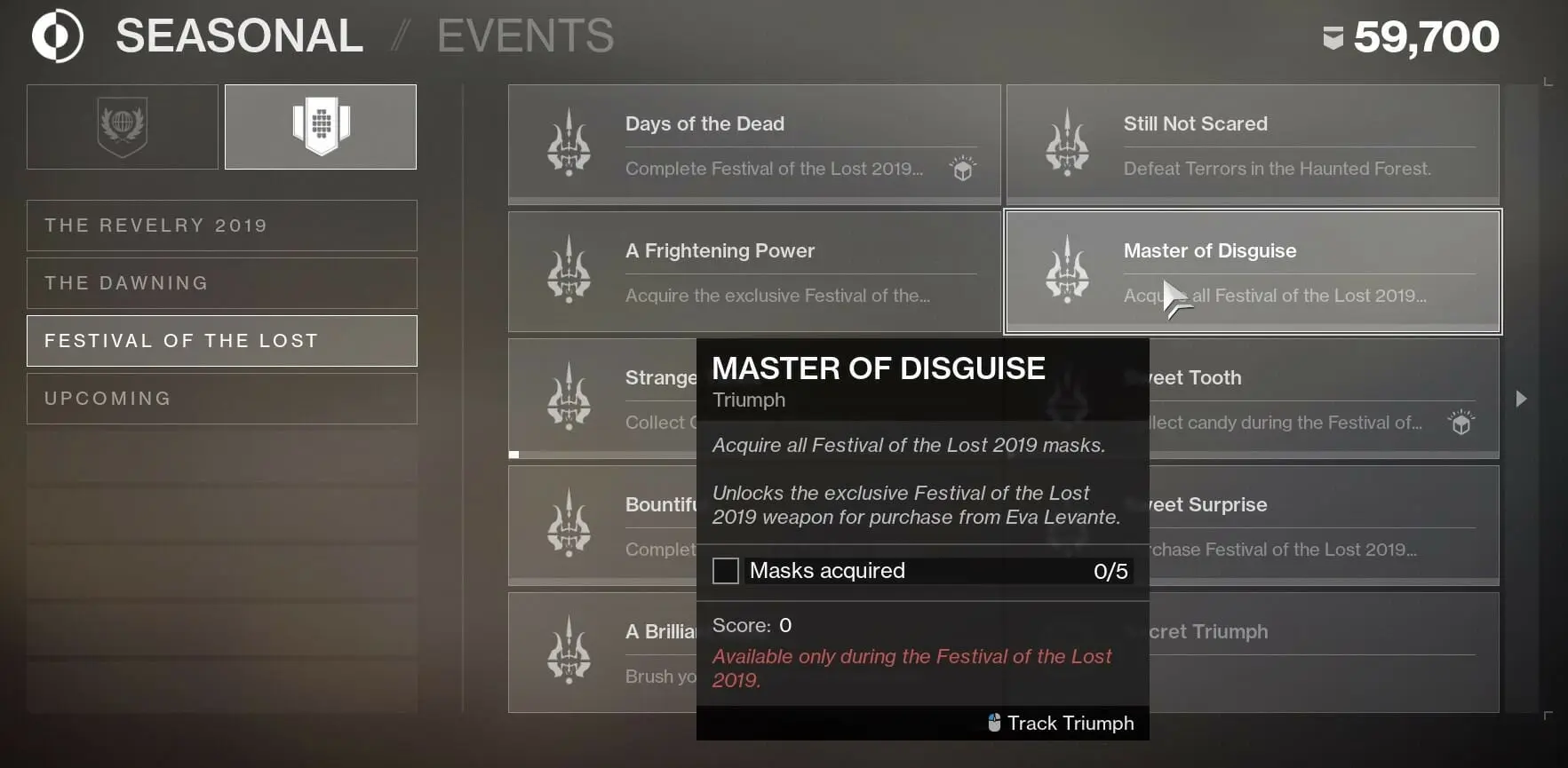This screenshot has width=1568, height=768.
Task: Choose the Festival of the Lost category
Action: tap(221, 341)
